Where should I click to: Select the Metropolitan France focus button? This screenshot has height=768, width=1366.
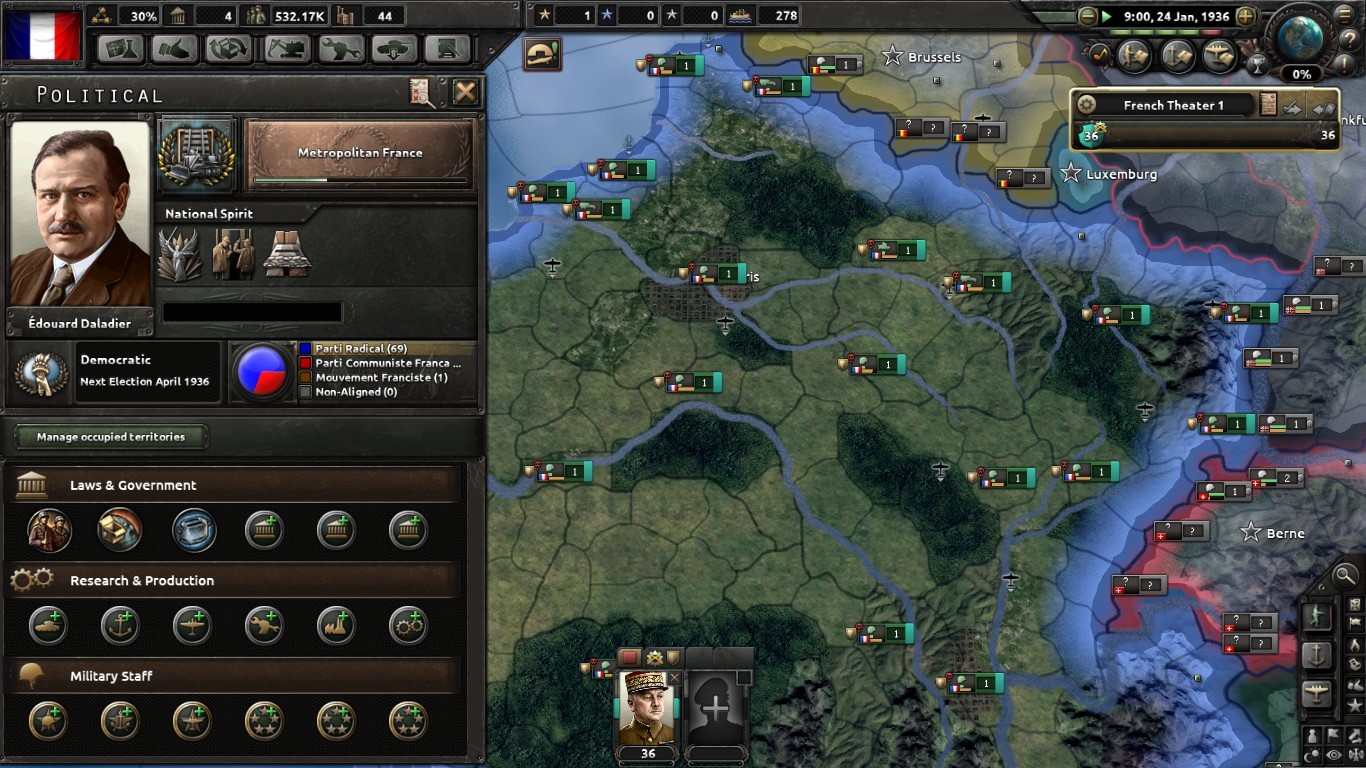[x=360, y=154]
